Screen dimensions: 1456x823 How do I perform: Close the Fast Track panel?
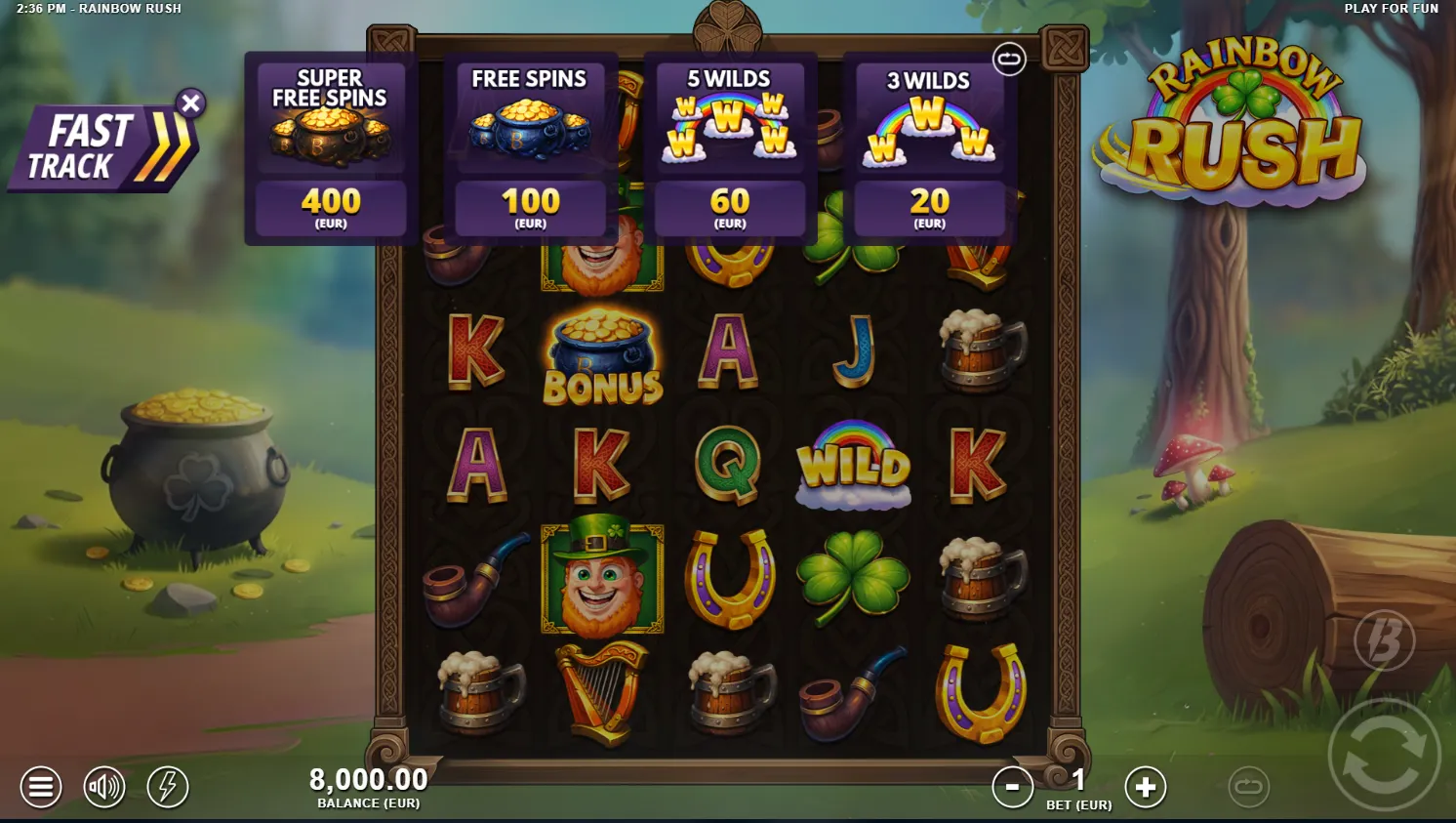click(191, 103)
